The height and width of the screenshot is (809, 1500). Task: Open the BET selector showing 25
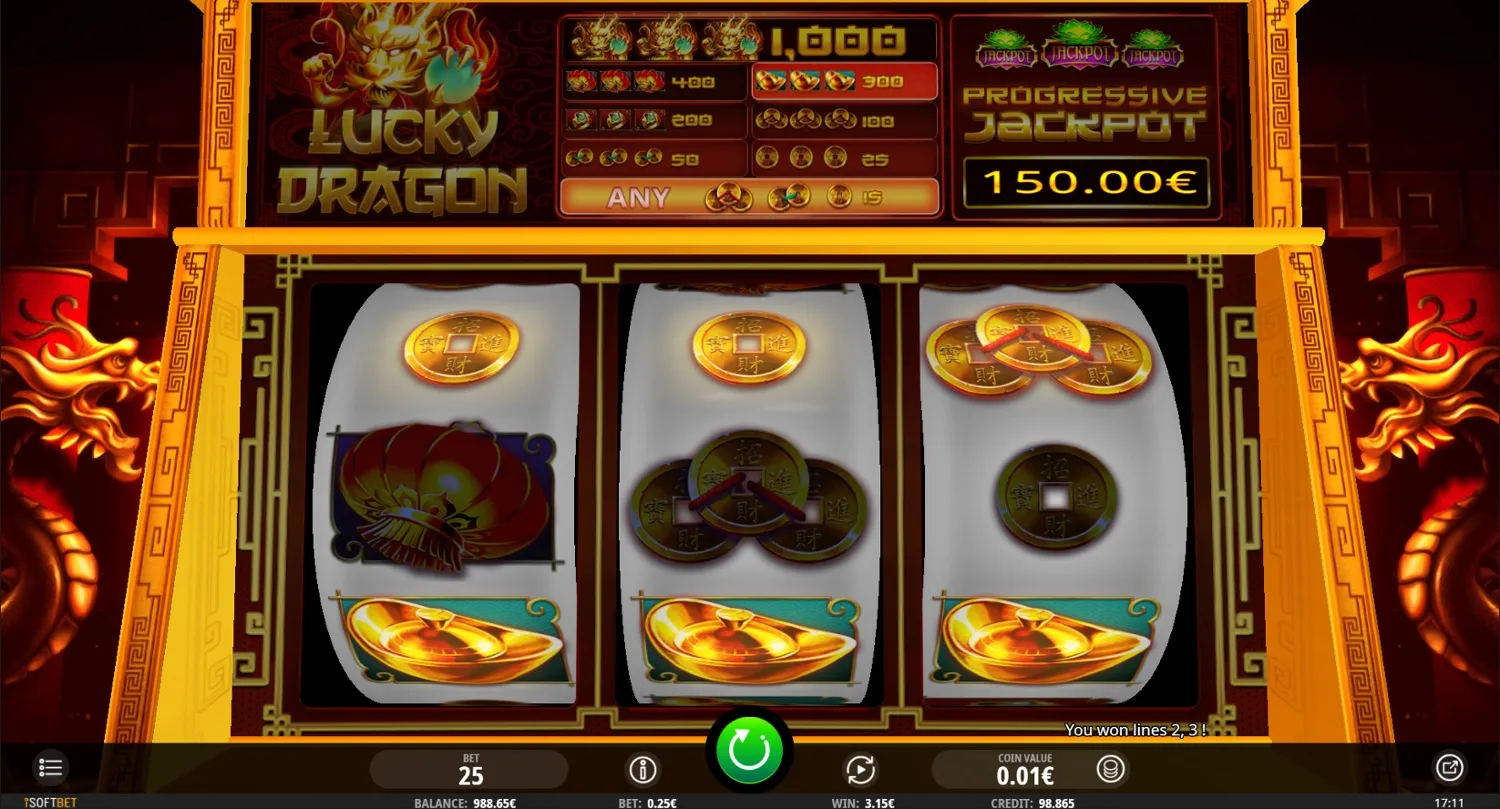[x=470, y=769]
